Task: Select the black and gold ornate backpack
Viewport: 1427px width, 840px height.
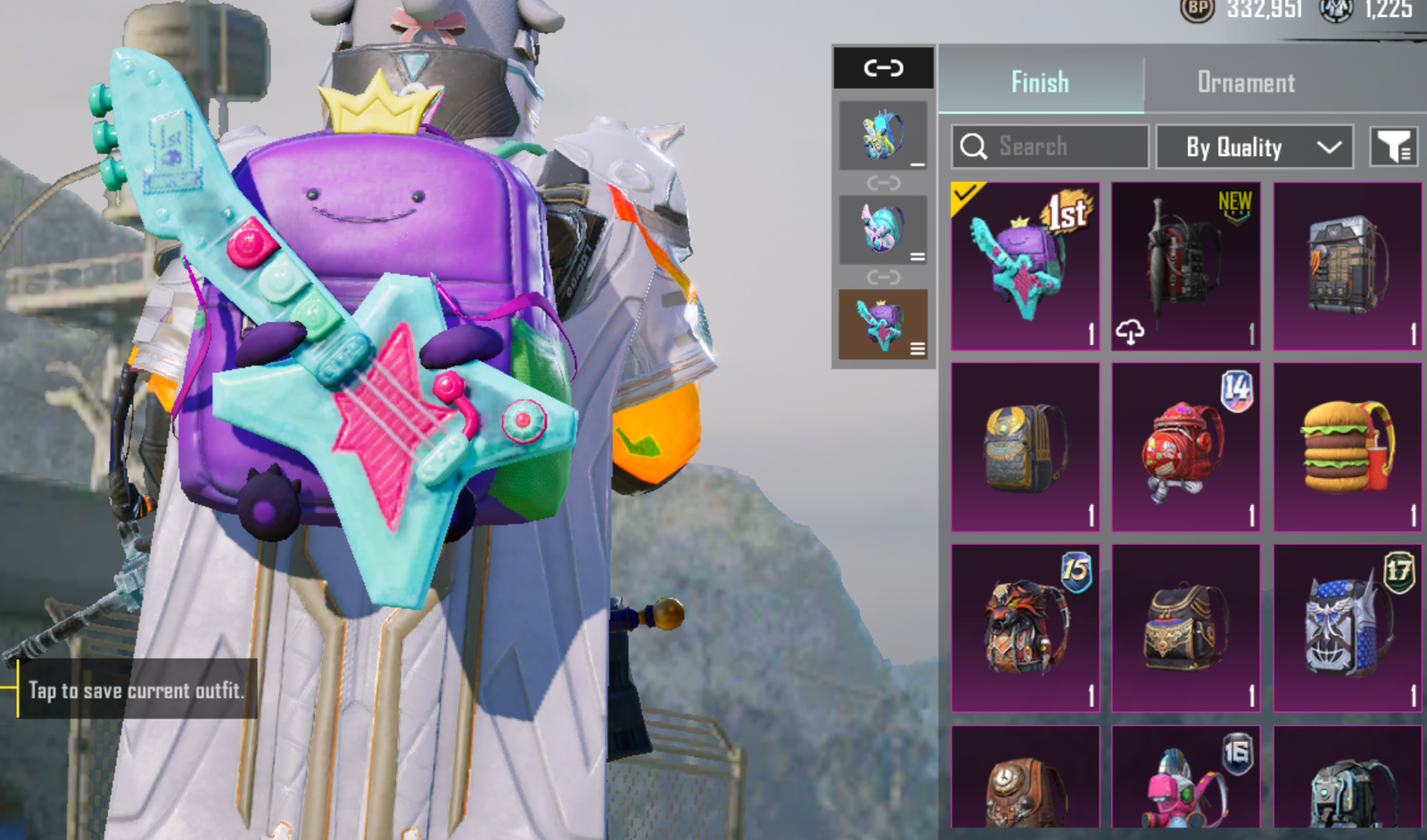Action: coord(1185,628)
